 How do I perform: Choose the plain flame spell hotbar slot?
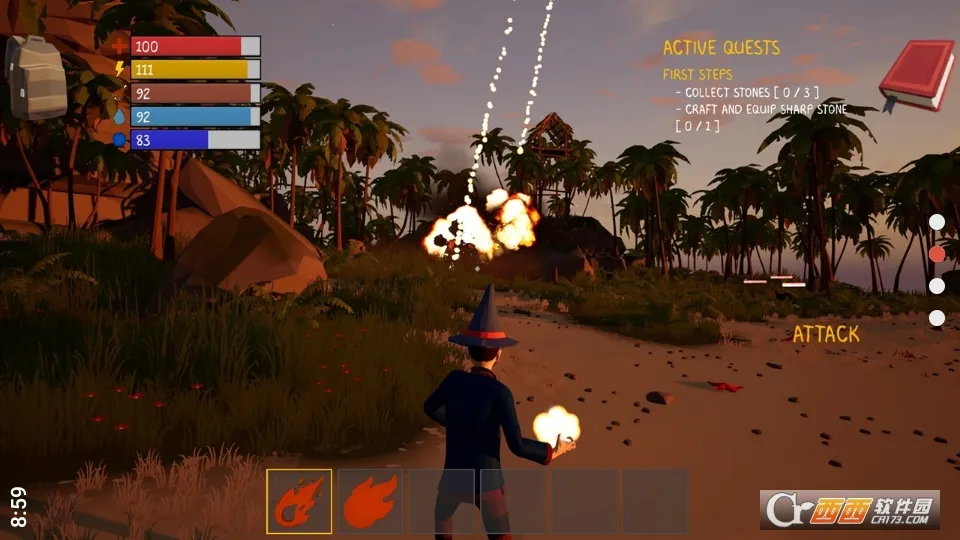coord(371,502)
